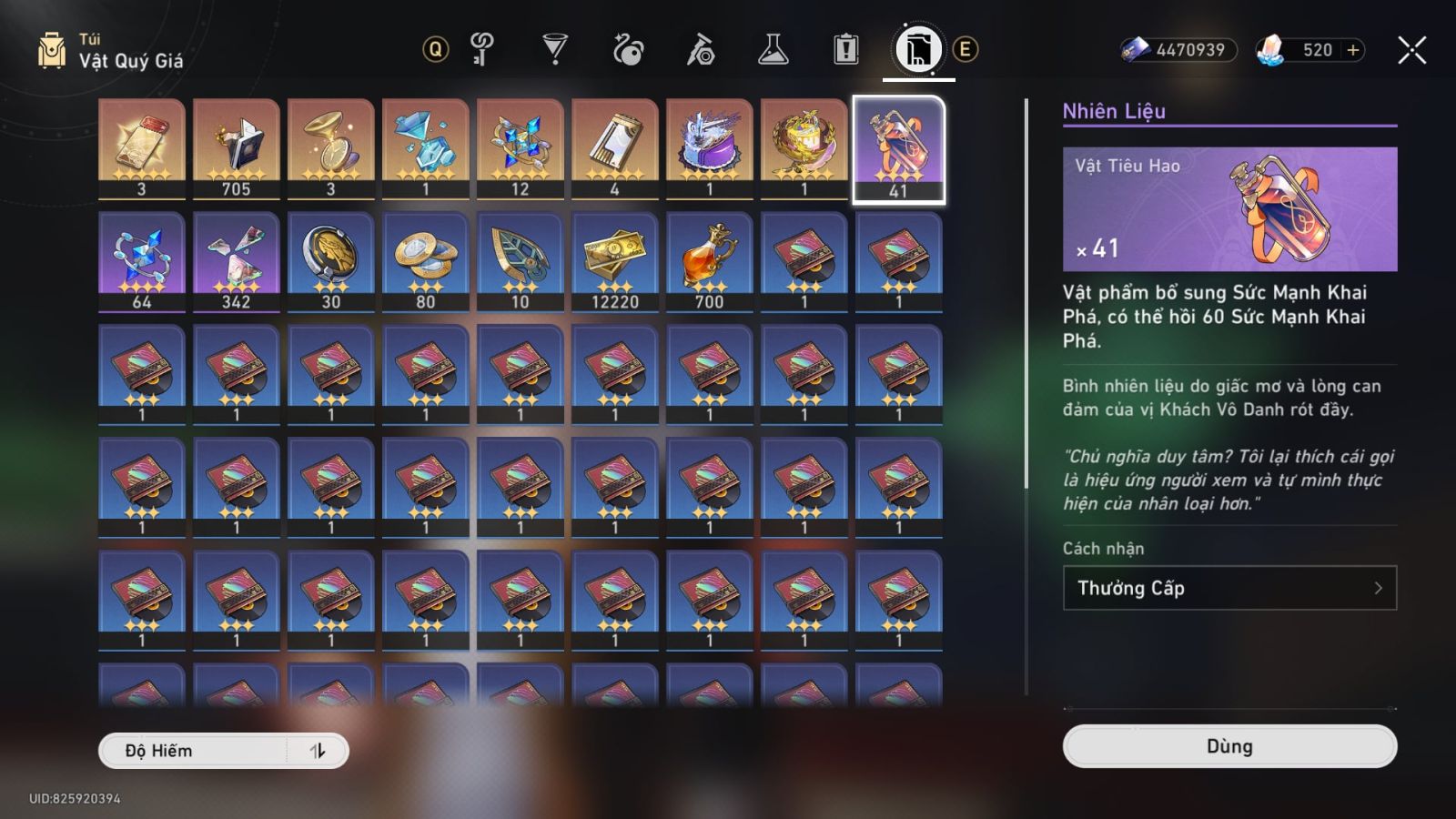Add more Stellar Jade with plus button
The width and height of the screenshot is (1456, 819).
(1353, 50)
